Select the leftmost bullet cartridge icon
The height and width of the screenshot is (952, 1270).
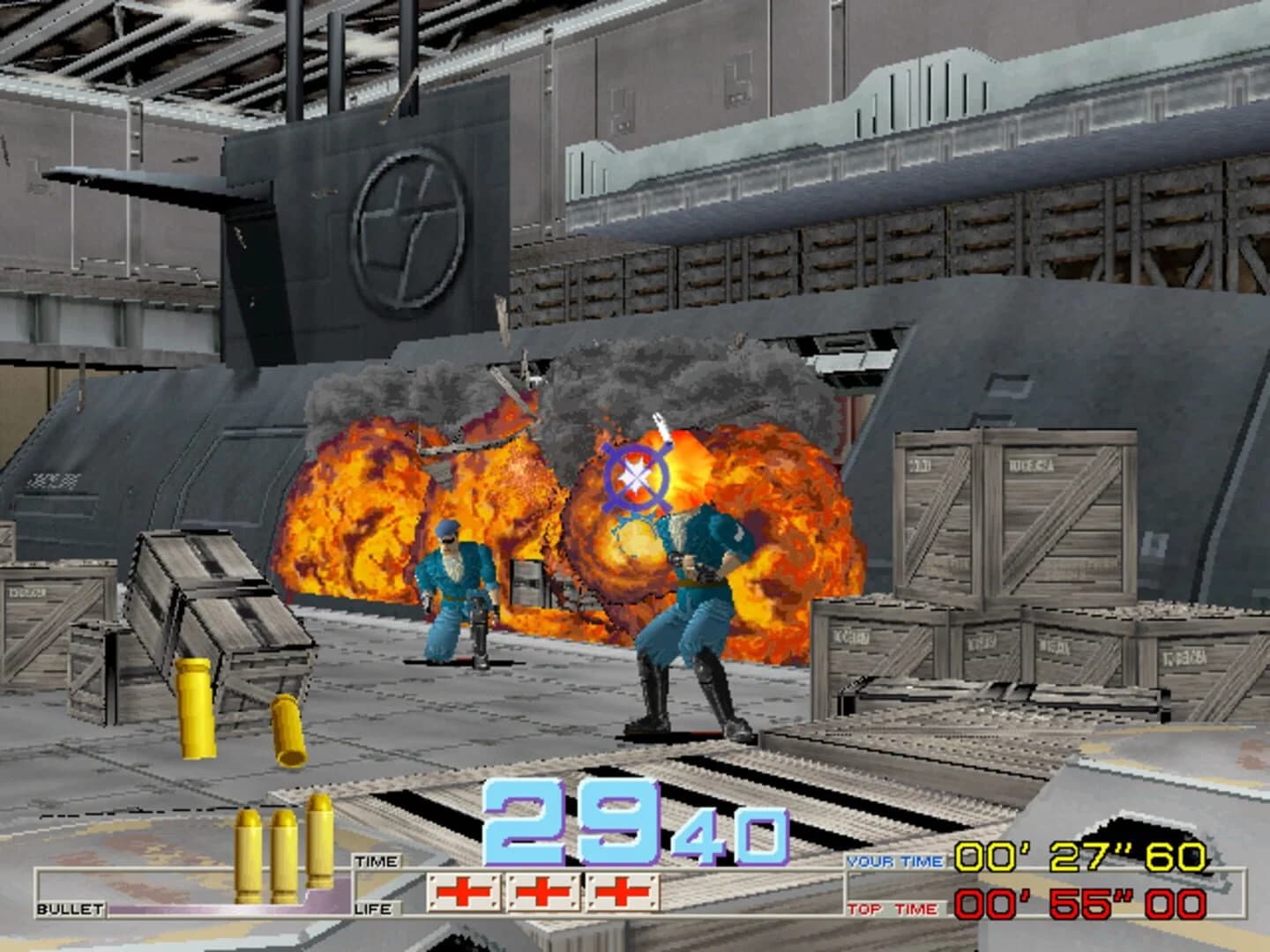click(248, 855)
